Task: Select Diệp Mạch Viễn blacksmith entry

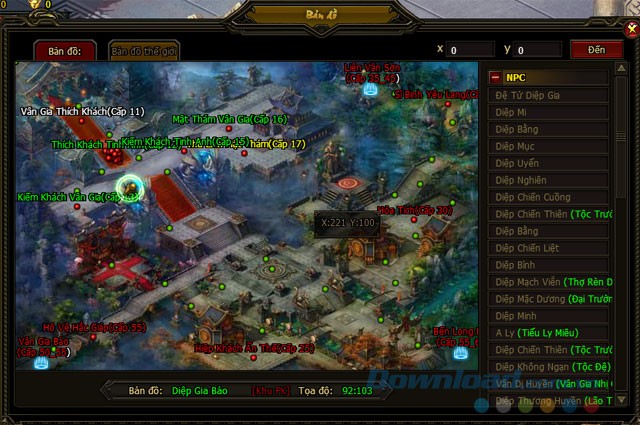Action: pyautogui.click(x=549, y=282)
